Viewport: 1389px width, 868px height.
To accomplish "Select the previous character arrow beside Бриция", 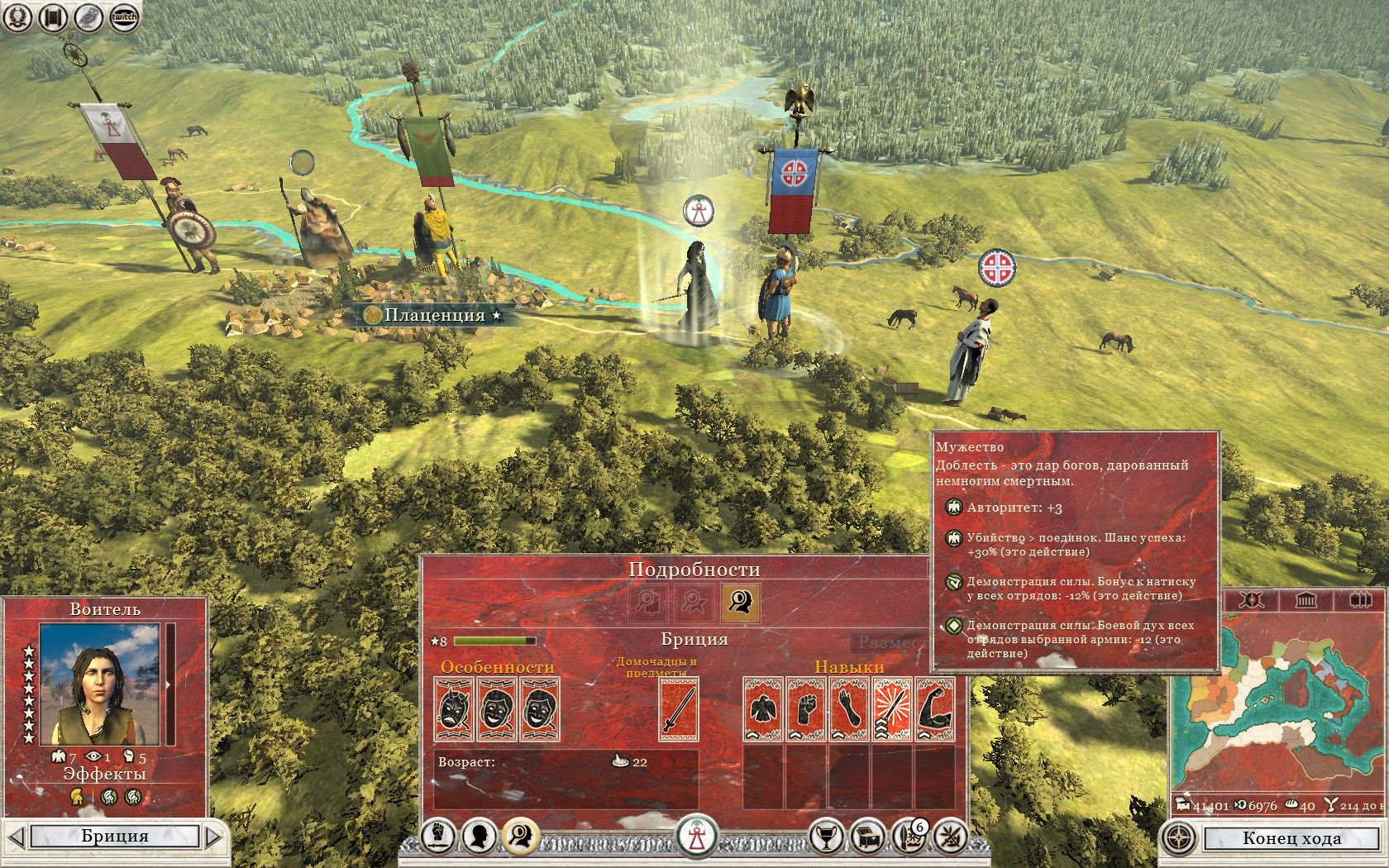I will pos(16,837).
